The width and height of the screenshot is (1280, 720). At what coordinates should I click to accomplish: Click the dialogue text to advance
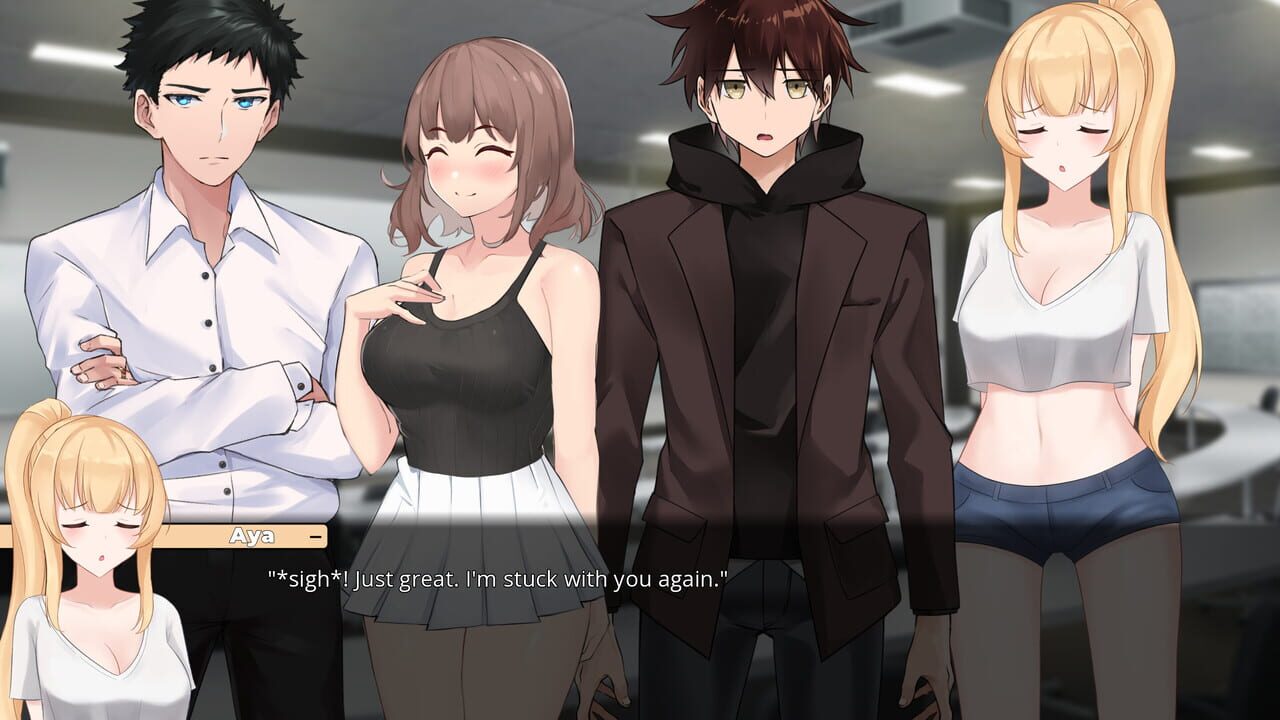point(497,576)
